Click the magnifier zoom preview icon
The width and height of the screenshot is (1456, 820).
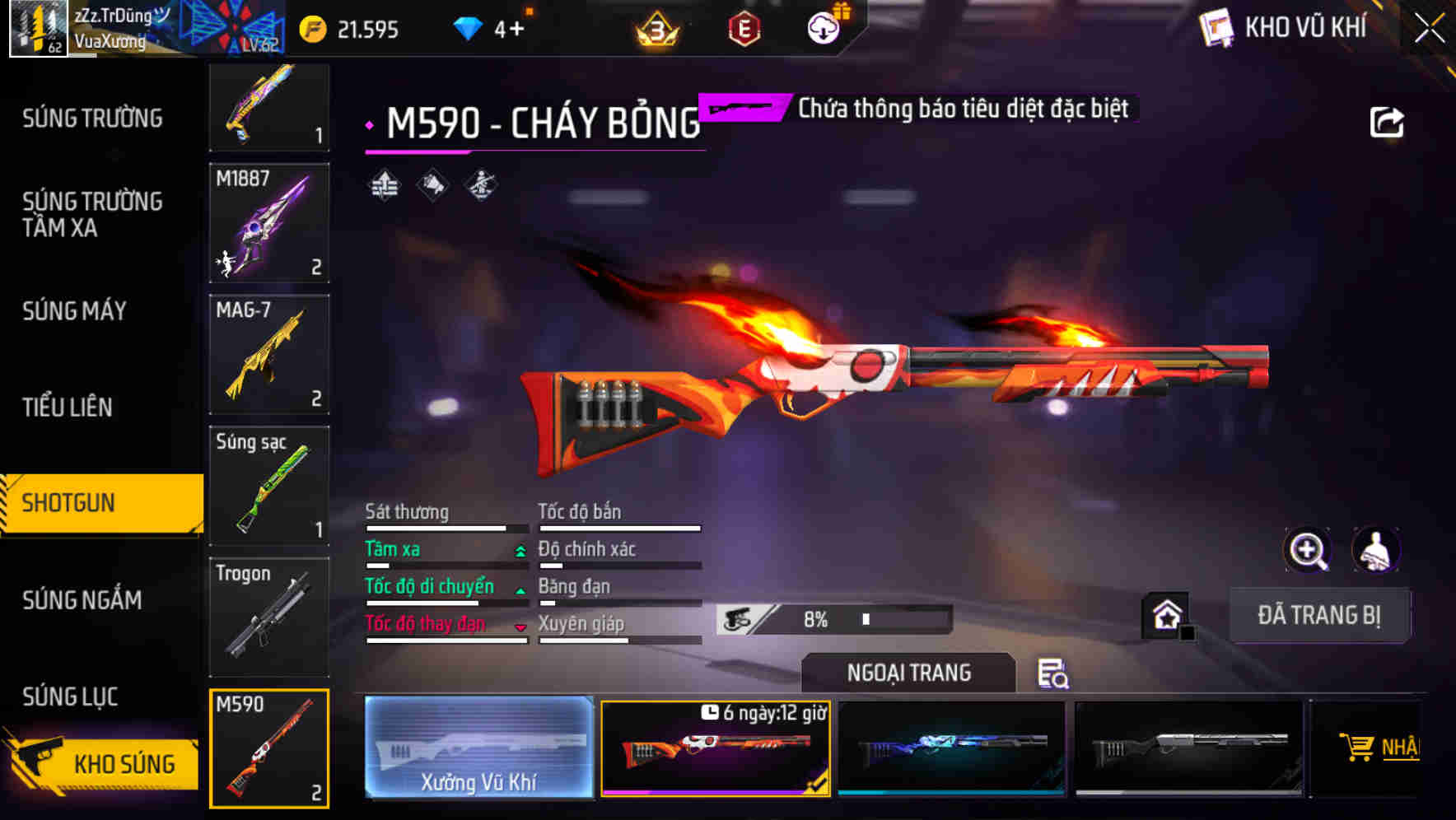(x=1307, y=550)
